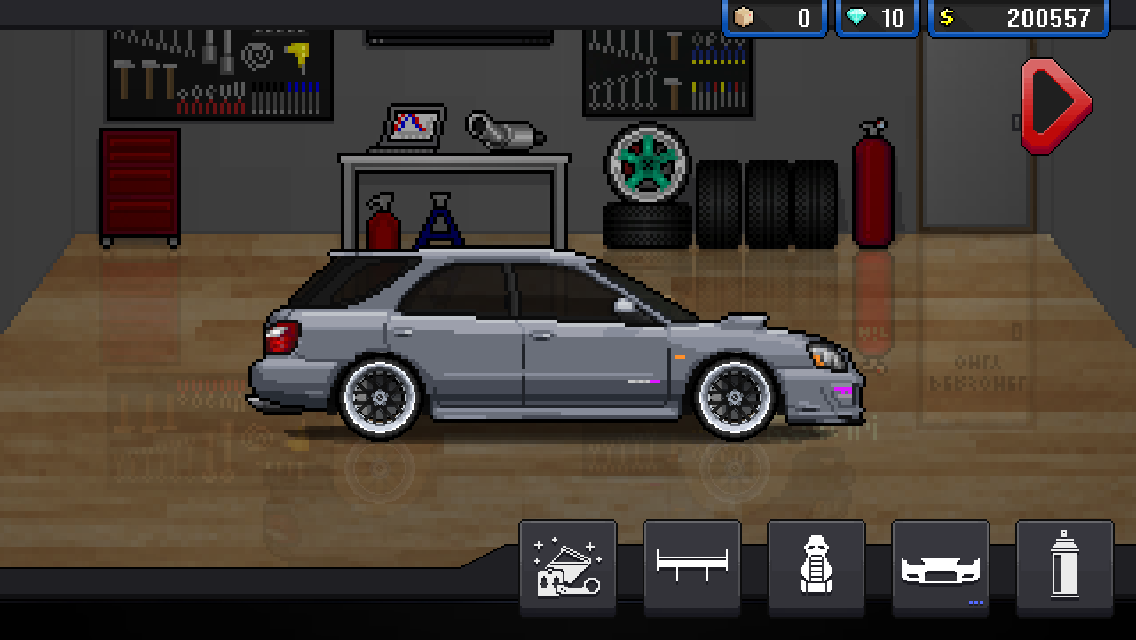Image resolution: width=1136 pixels, height=640 pixels.
Task: Open the rear spoiler customization
Action: [692, 567]
